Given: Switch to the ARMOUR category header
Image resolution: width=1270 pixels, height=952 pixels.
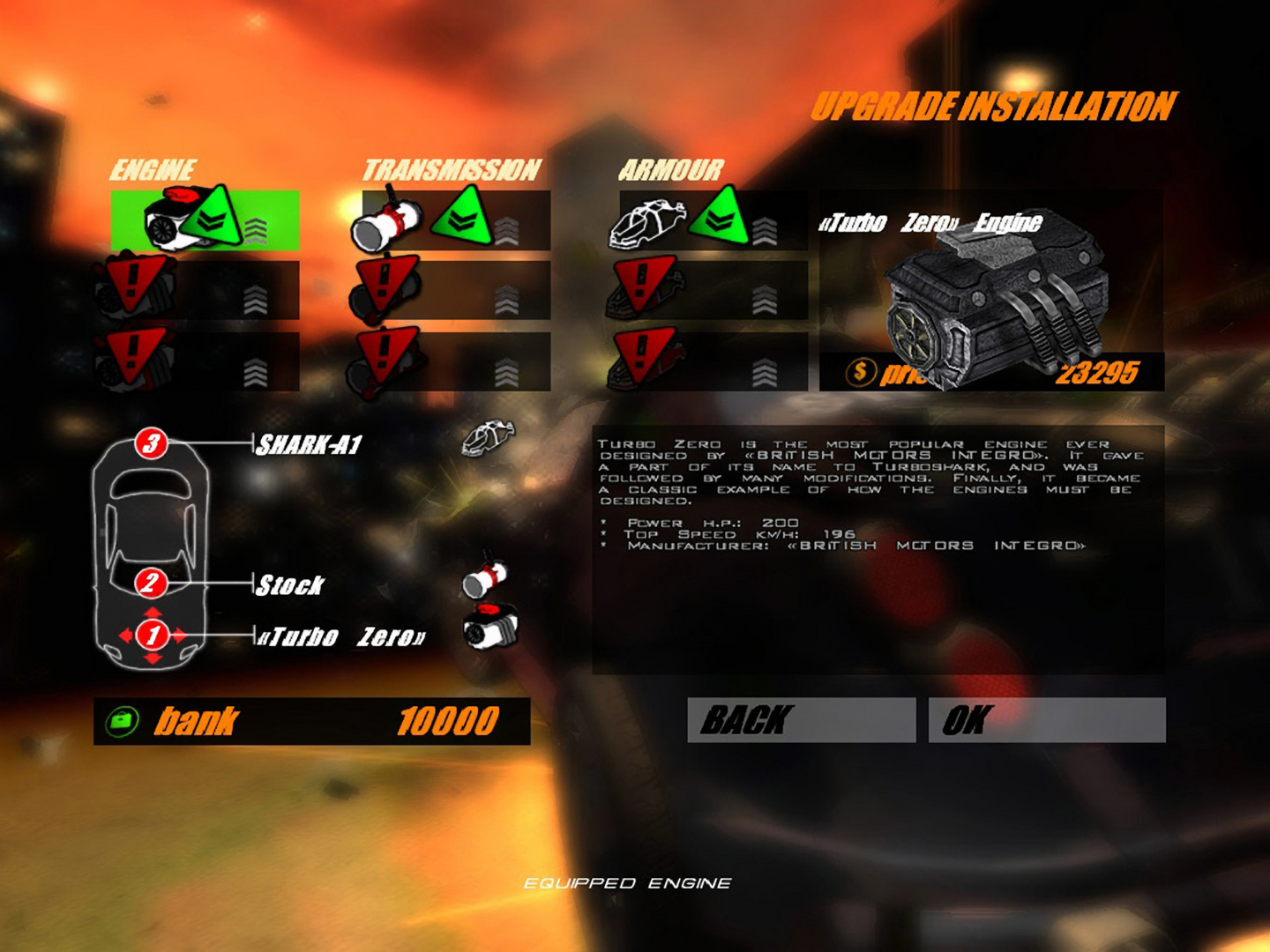Looking at the screenshot, I should click(673, 167).
